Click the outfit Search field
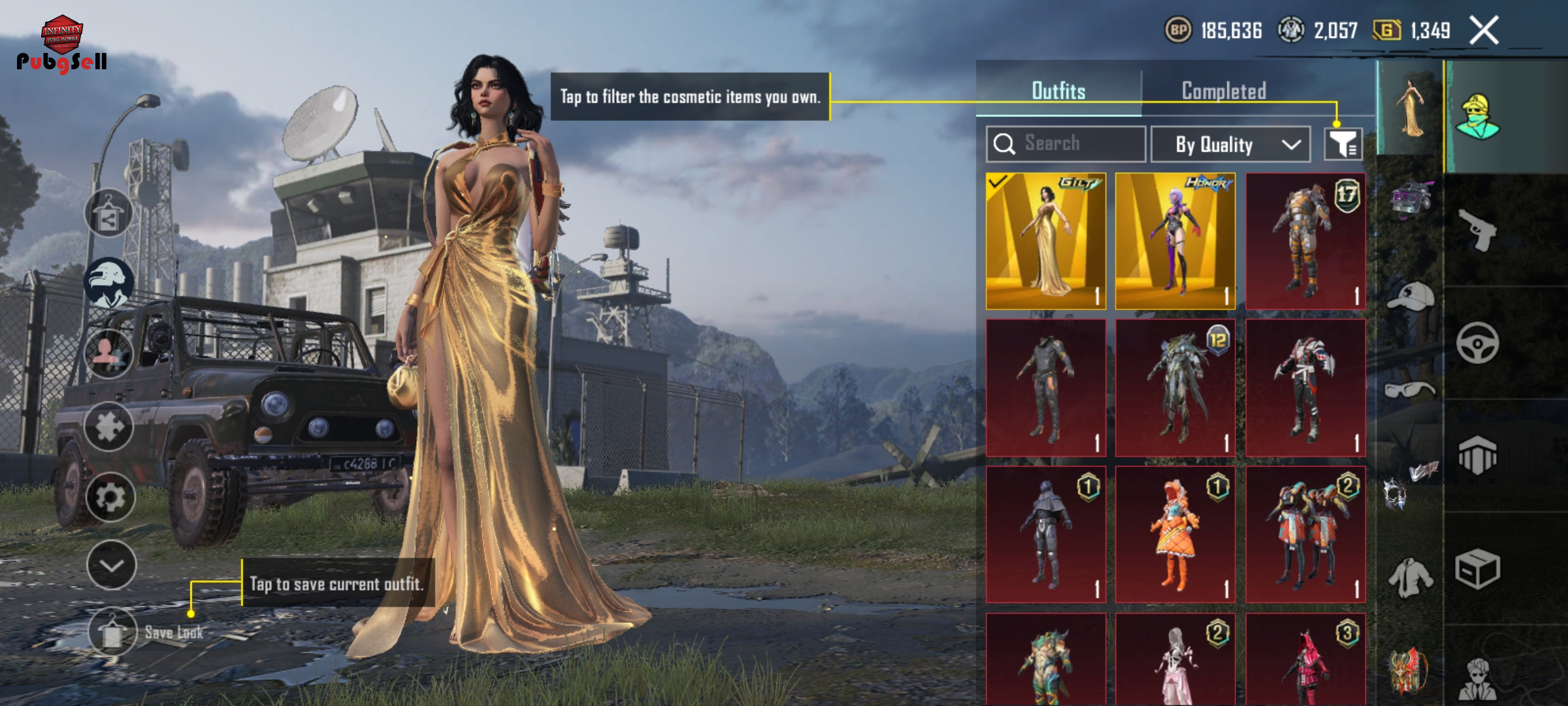This screenshot has width=1568, height=706. point(1066,144)
